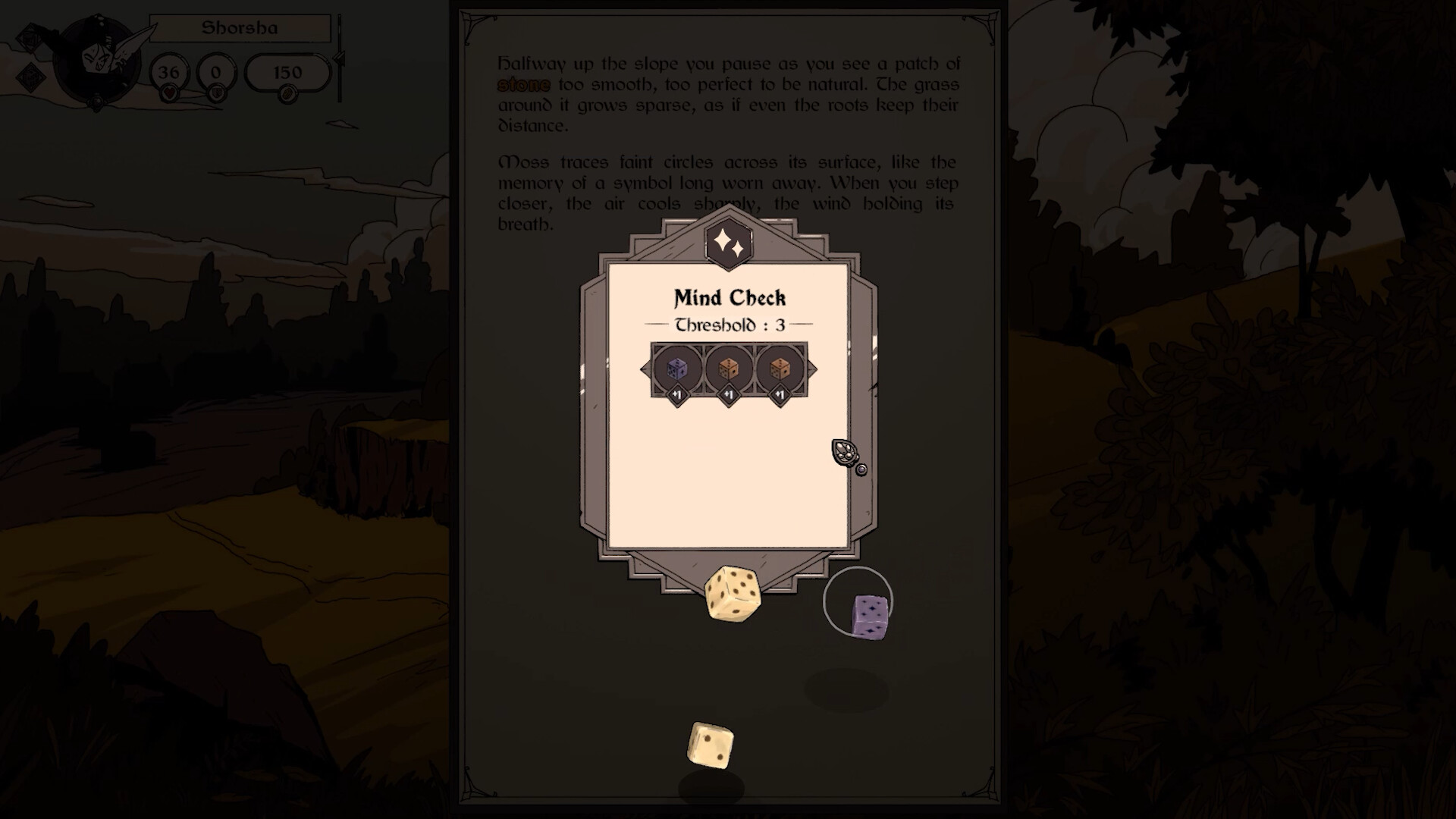This screenshot has height=819, width=1456.
Task: Toggle the +1 marker under the rightmost die slot
Action: pos(779,395)
